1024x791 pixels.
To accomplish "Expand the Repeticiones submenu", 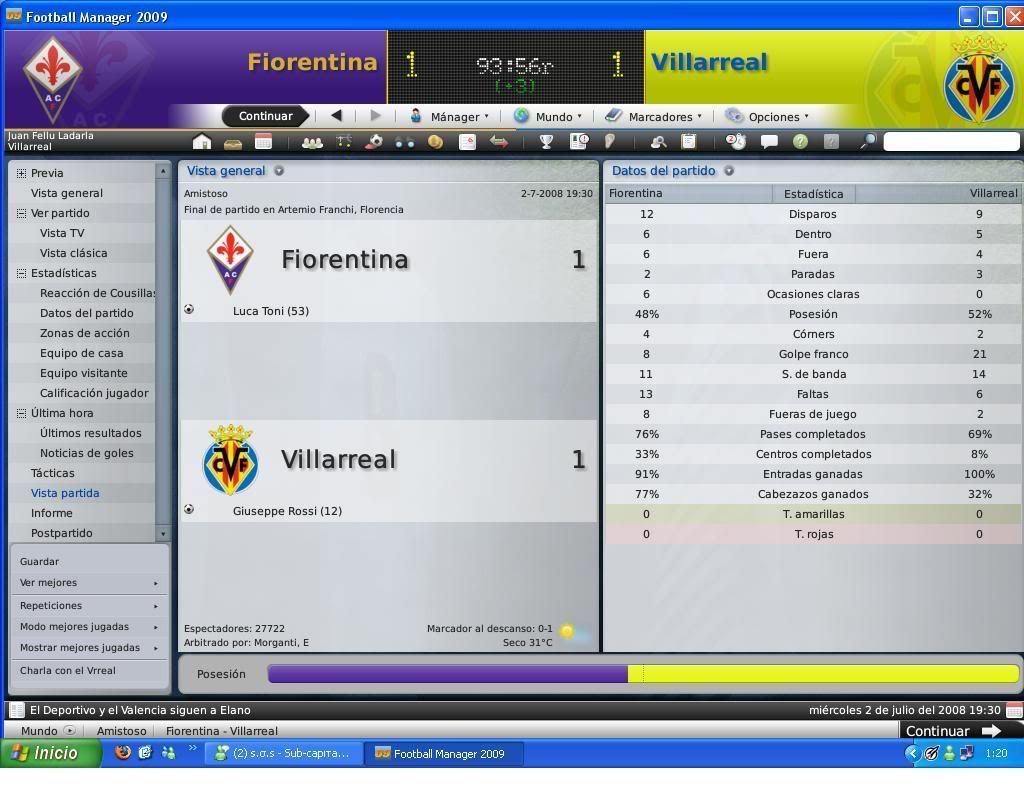I will [x=88, y=605].
